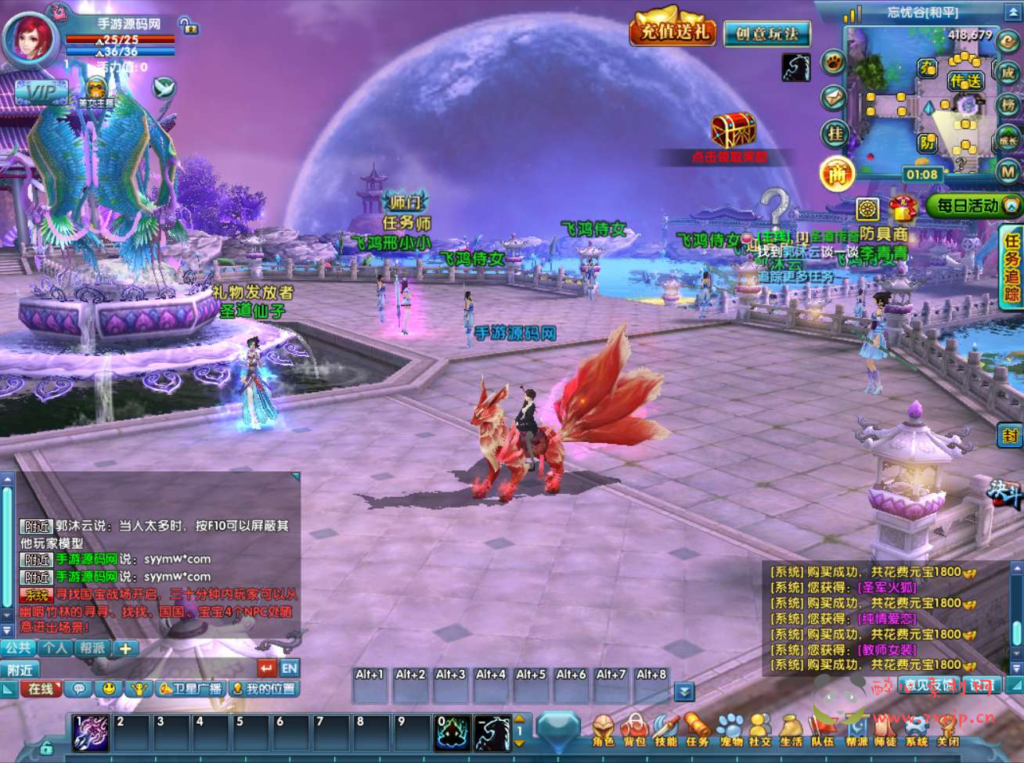Open the 技能 skills menu
Screen dimensions: 1024x763
tap(666, 731)
